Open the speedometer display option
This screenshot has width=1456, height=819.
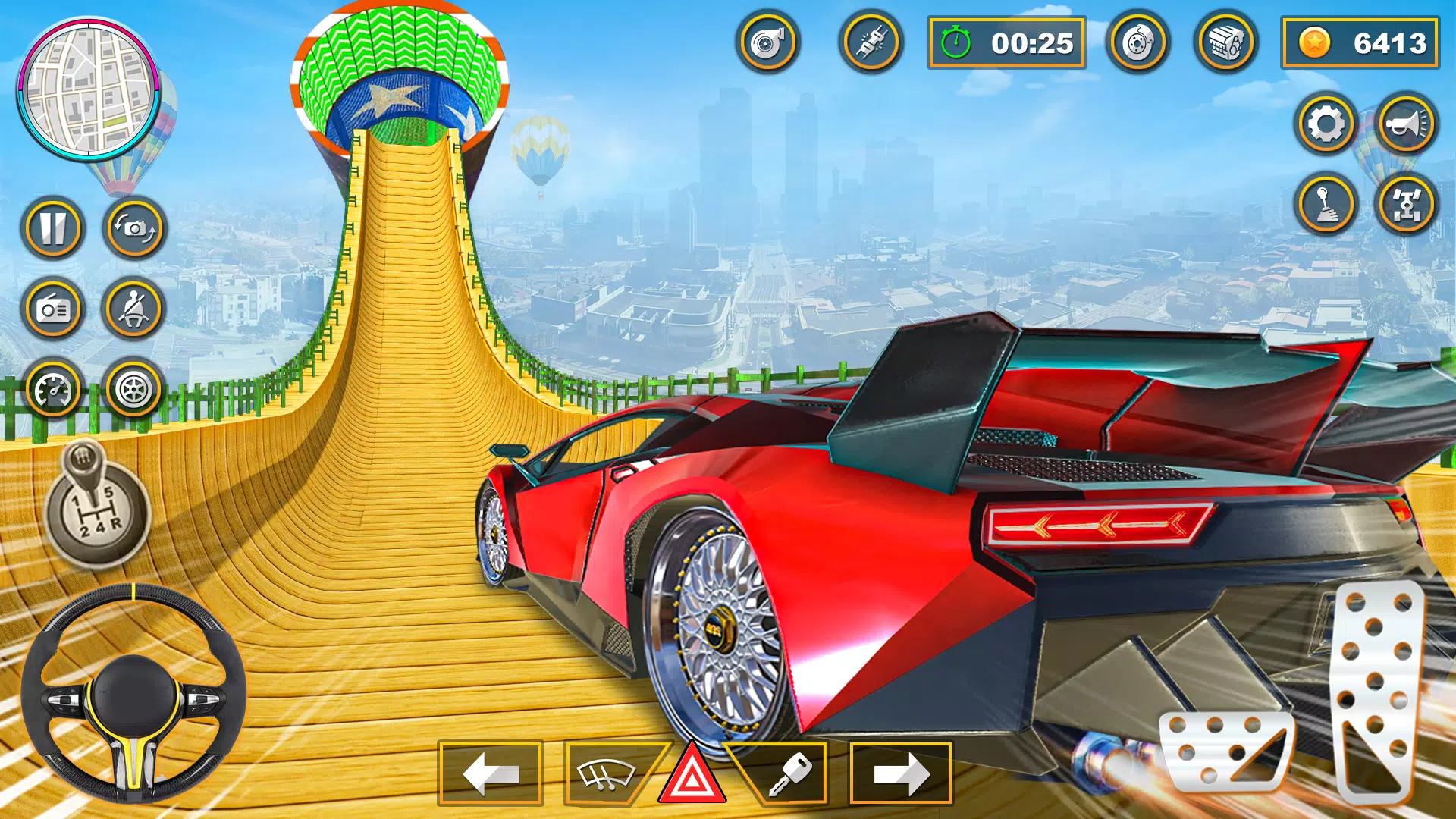(x=50, y=389)
